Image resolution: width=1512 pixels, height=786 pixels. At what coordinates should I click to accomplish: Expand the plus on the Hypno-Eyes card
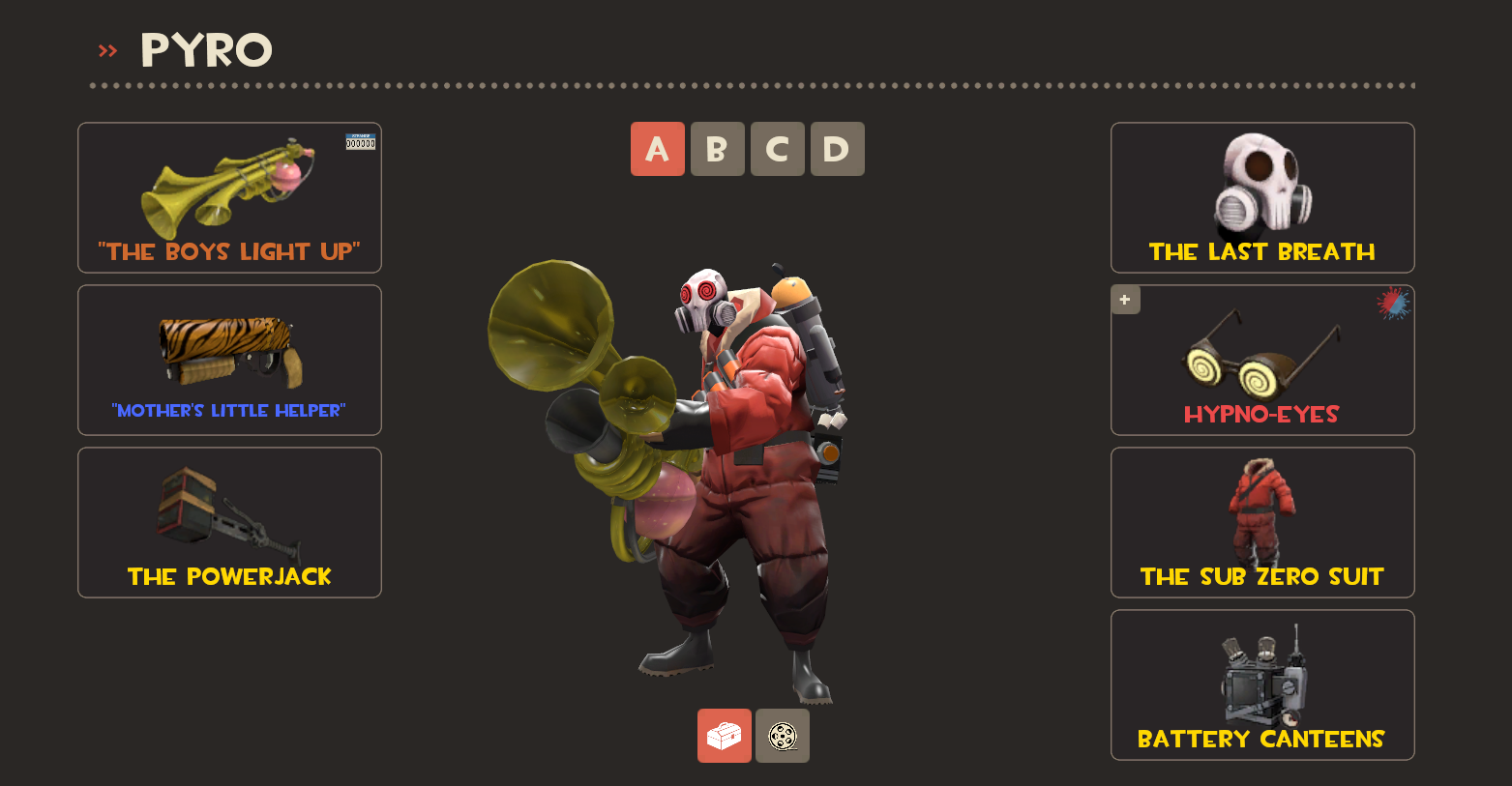click(x=1124, y=300)
